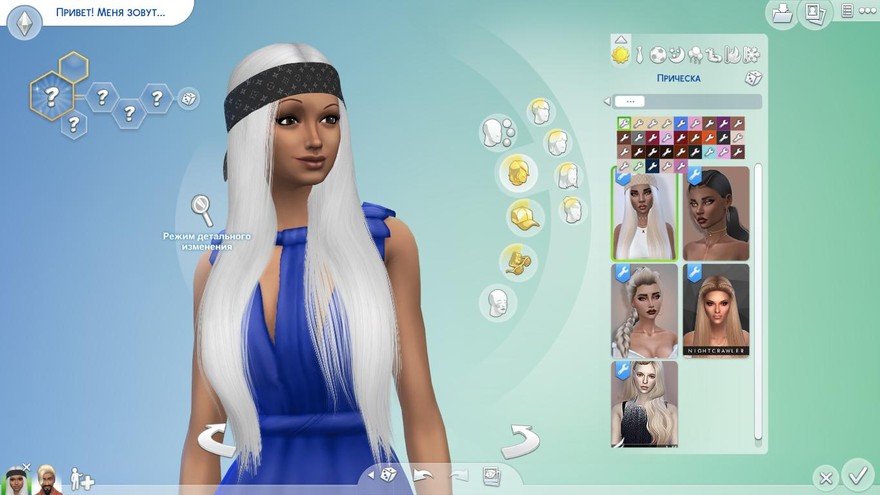Cancel with the X button beside the checkmark
Screen dimensions: 880x495
click(x=824, y=477)
